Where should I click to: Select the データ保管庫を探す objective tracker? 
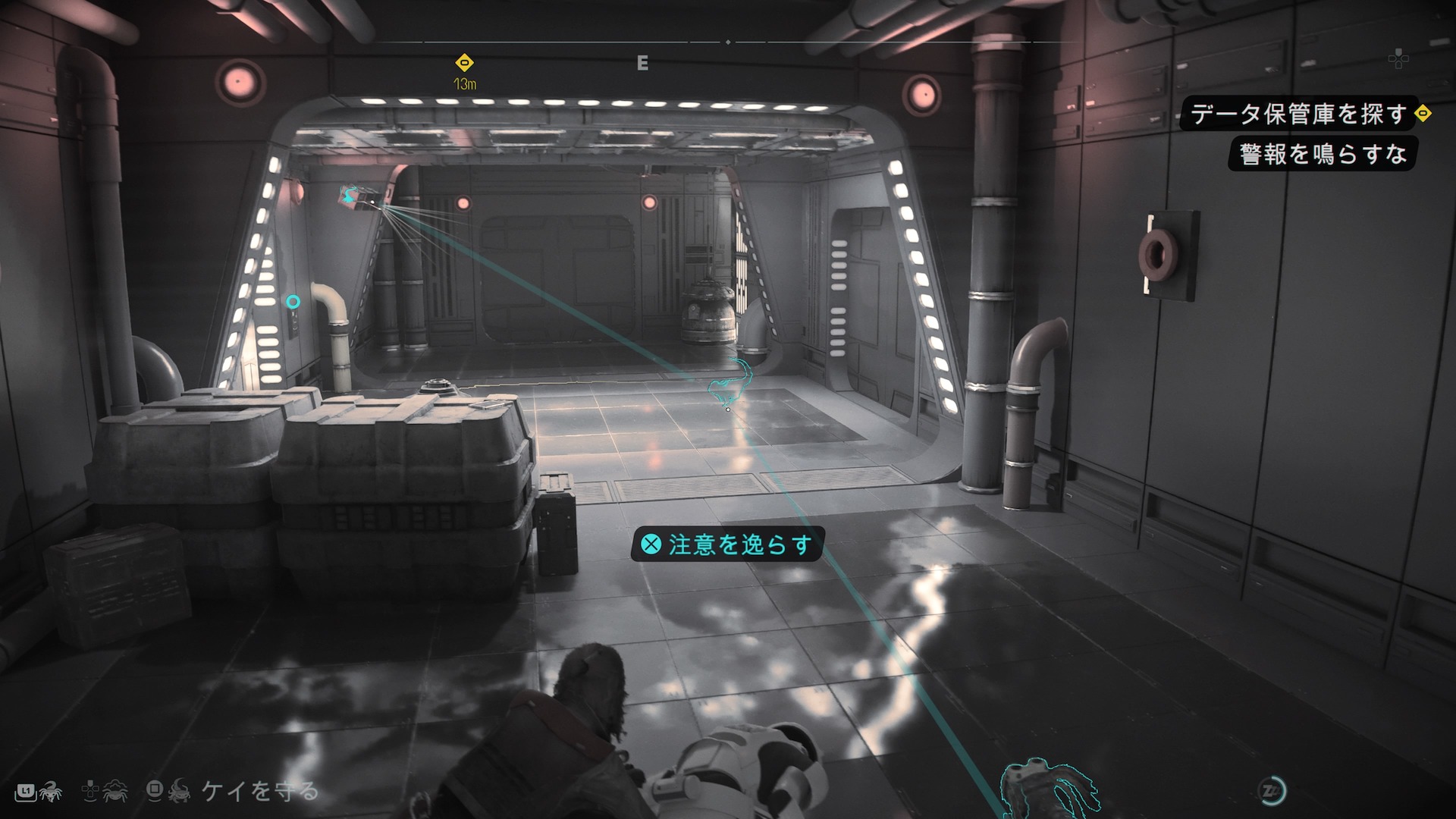click(1298, 114)
